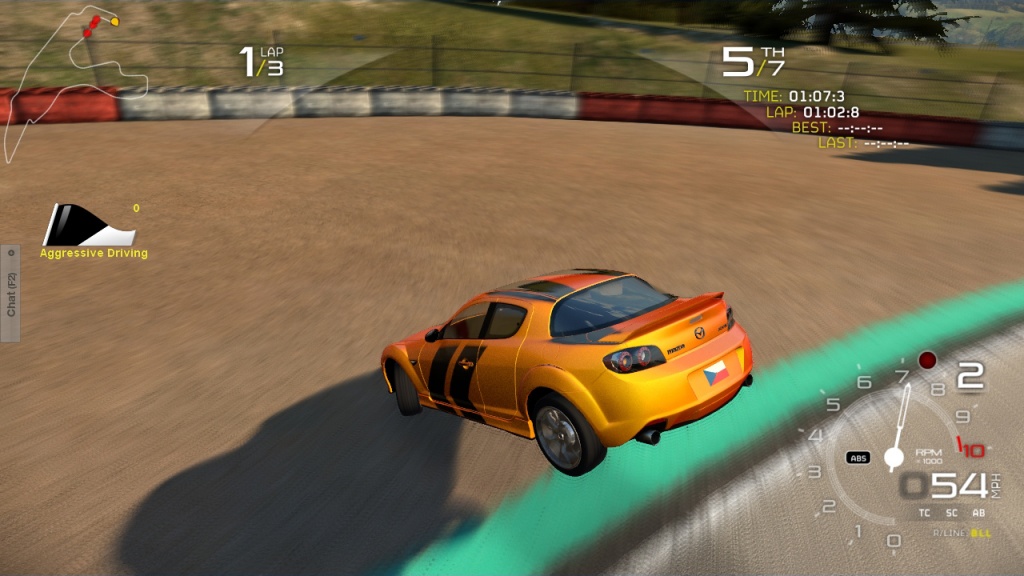Toggle the AB driving aid indicator
The image size is (1024, 576).
[x=978, y=513]
